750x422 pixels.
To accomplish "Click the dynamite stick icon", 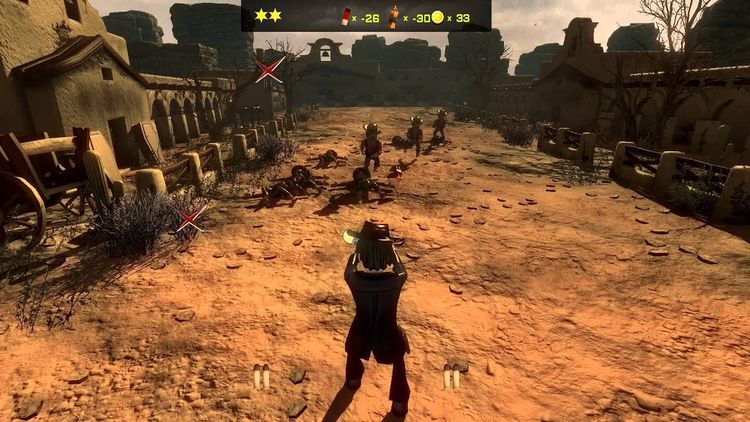I will pyautogui.click(x=393, y=15).
